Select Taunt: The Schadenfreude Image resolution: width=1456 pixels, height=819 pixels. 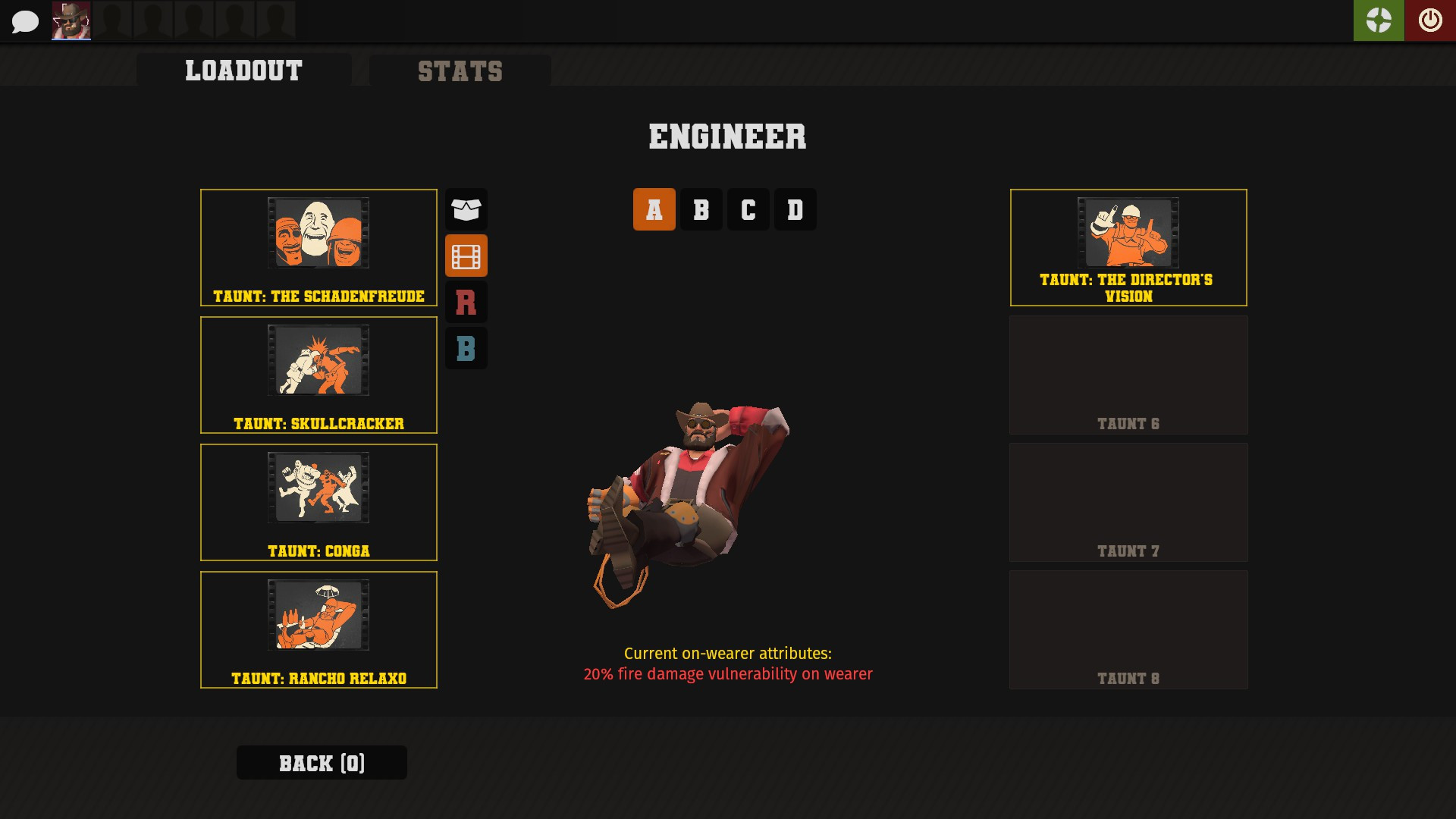click(x=318, y=246)
